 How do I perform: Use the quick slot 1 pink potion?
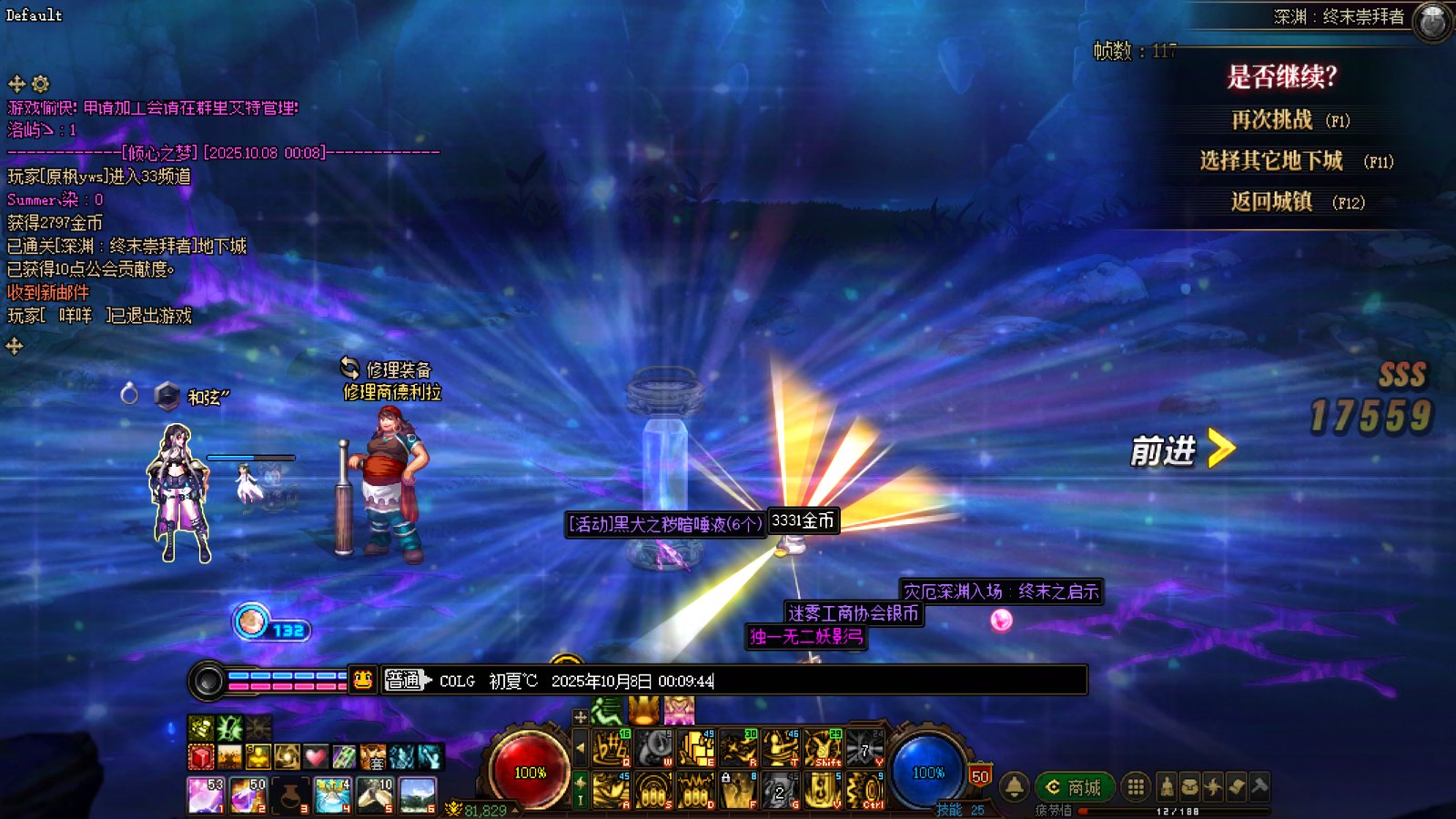tap(205, 794)
